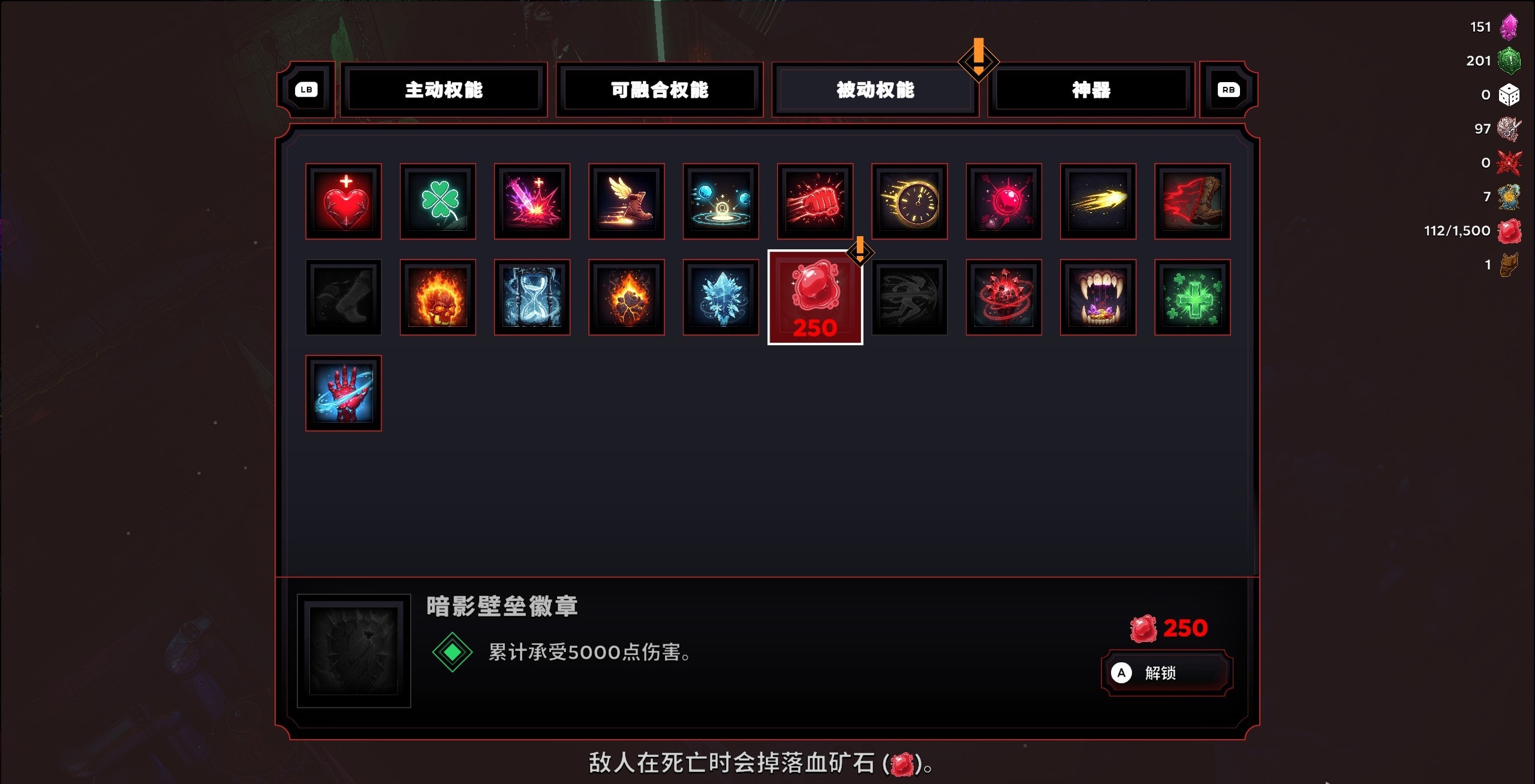The height and width of the screenshot is (784, 1535).
Task: Select the golden clock power icon
Action: (910, 201)
